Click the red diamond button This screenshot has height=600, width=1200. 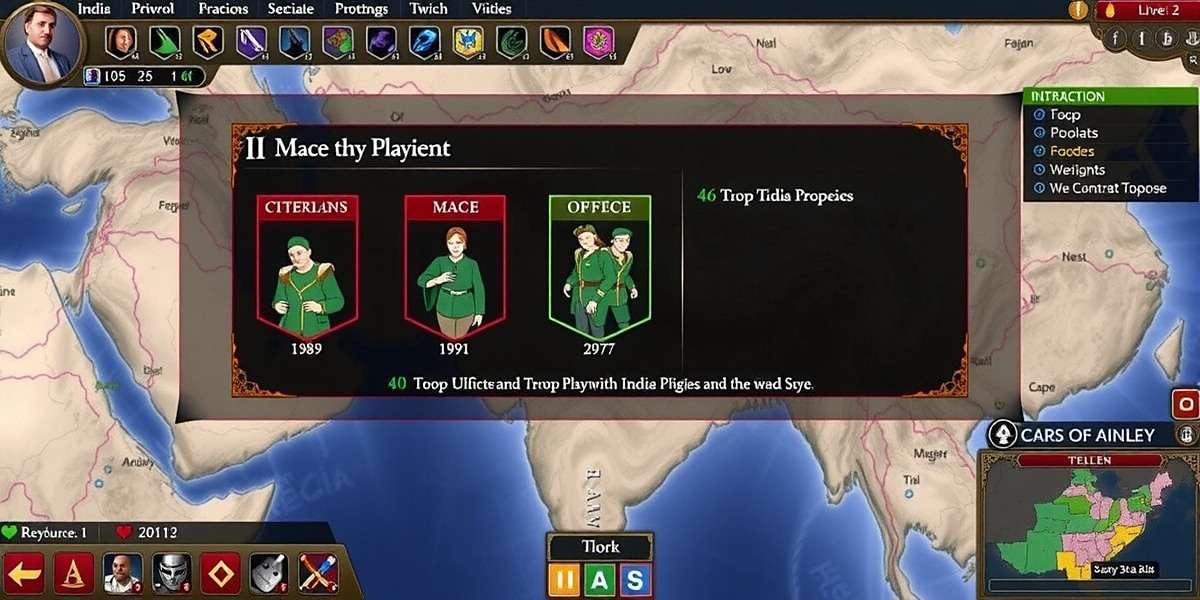click(220, 575)
